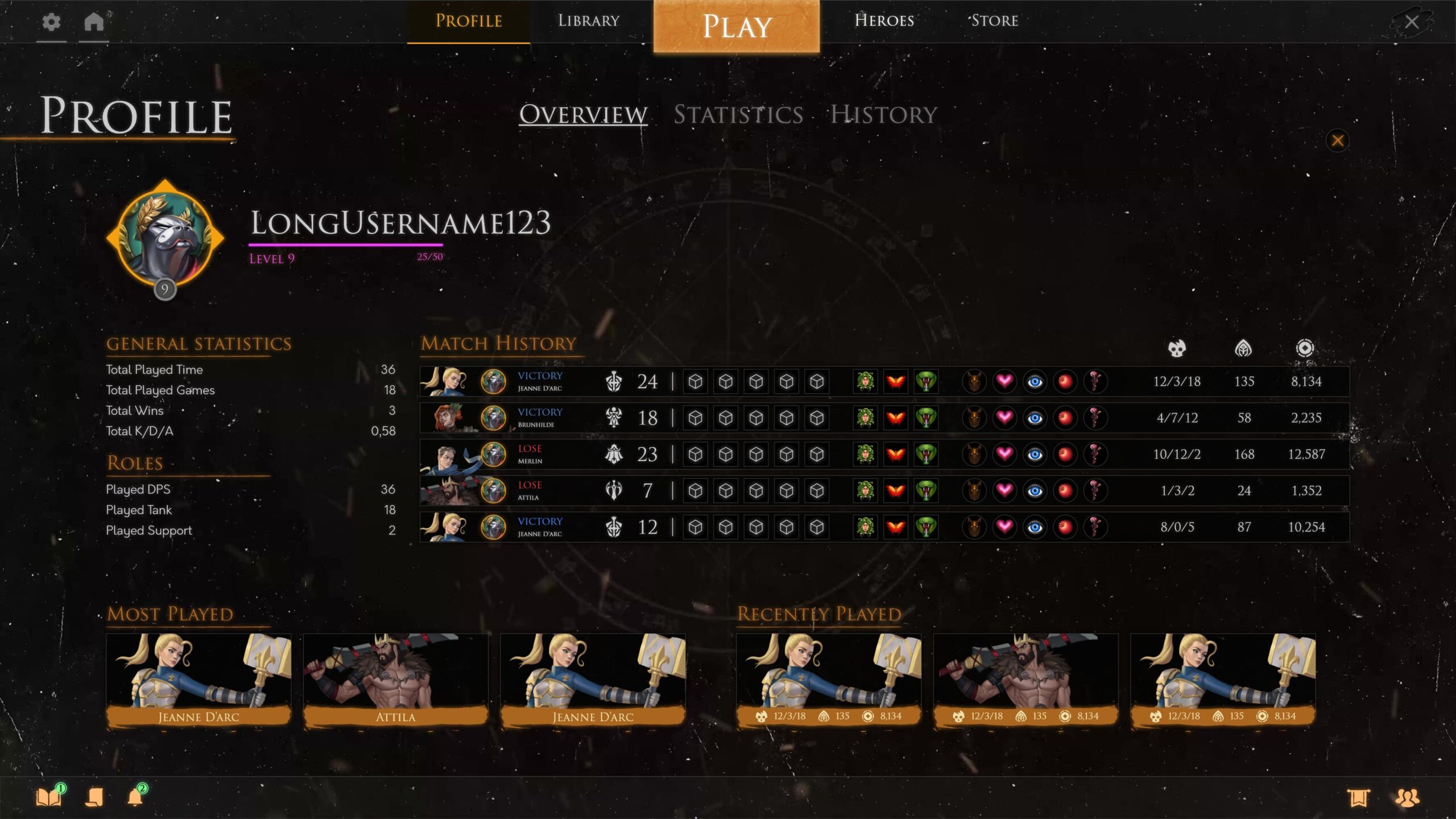Open the notification bell with badge 2

click(x=135, y=797)
